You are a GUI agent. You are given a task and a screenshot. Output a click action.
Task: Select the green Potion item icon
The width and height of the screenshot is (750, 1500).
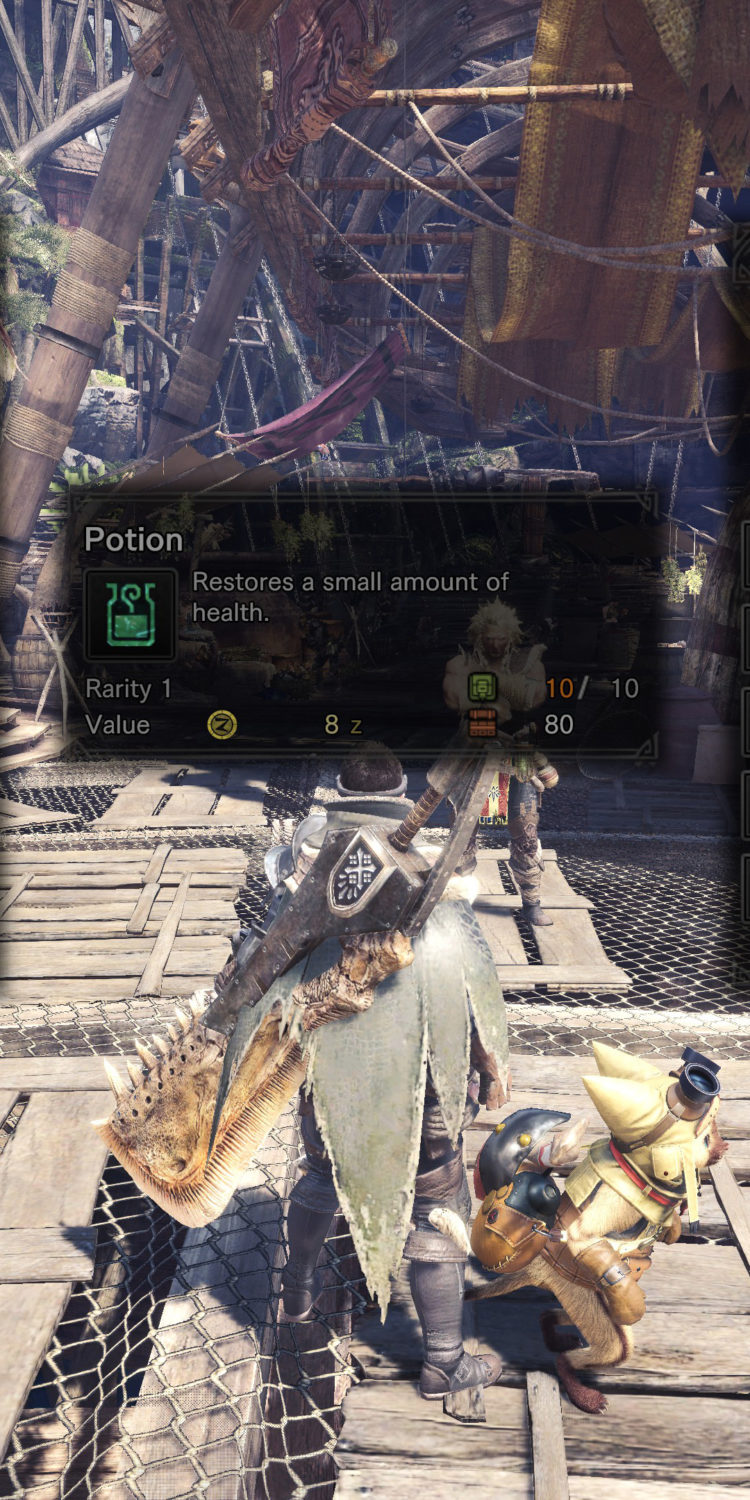(130, 615)
